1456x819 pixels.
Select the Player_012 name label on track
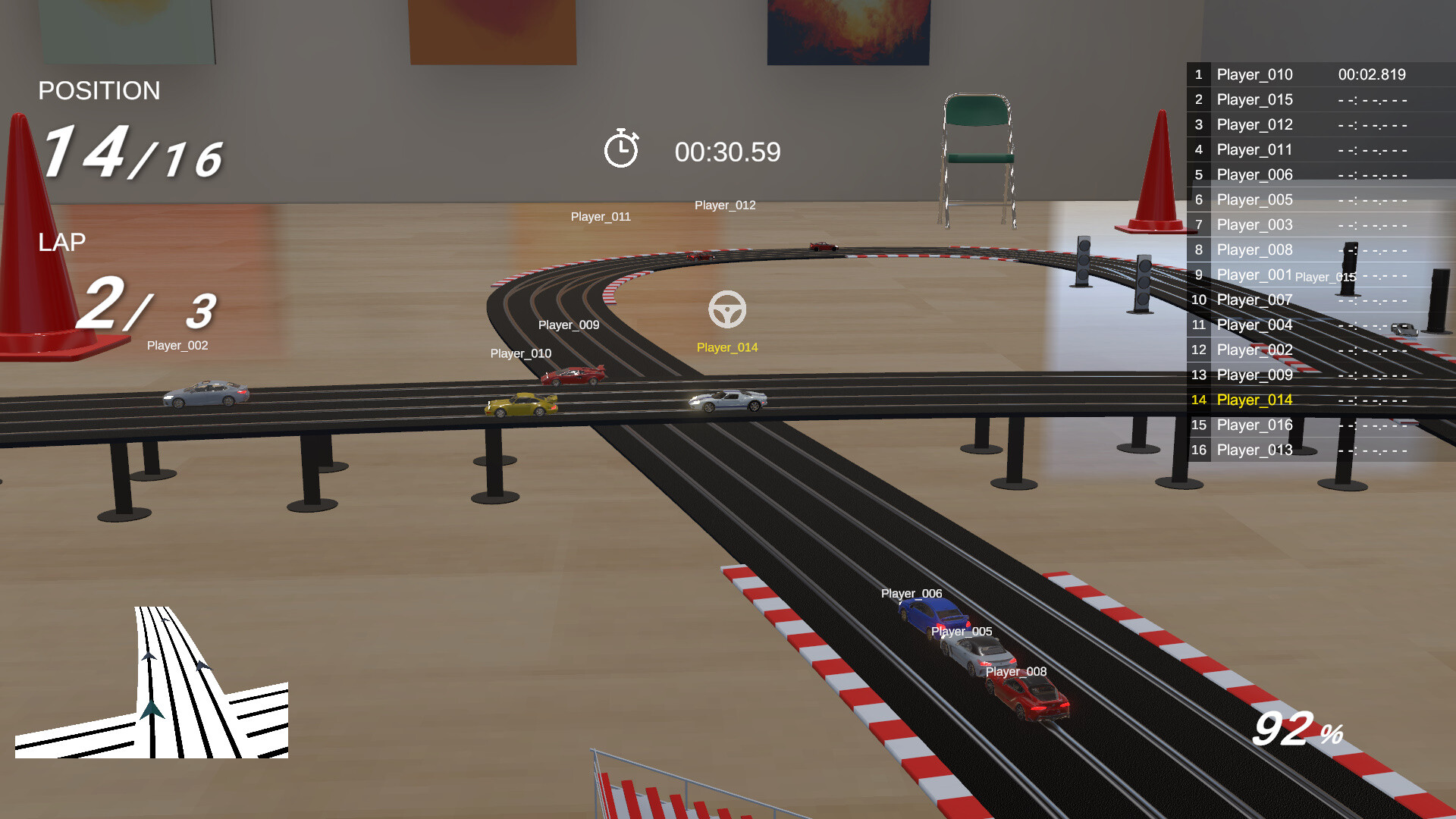[724, 205]
